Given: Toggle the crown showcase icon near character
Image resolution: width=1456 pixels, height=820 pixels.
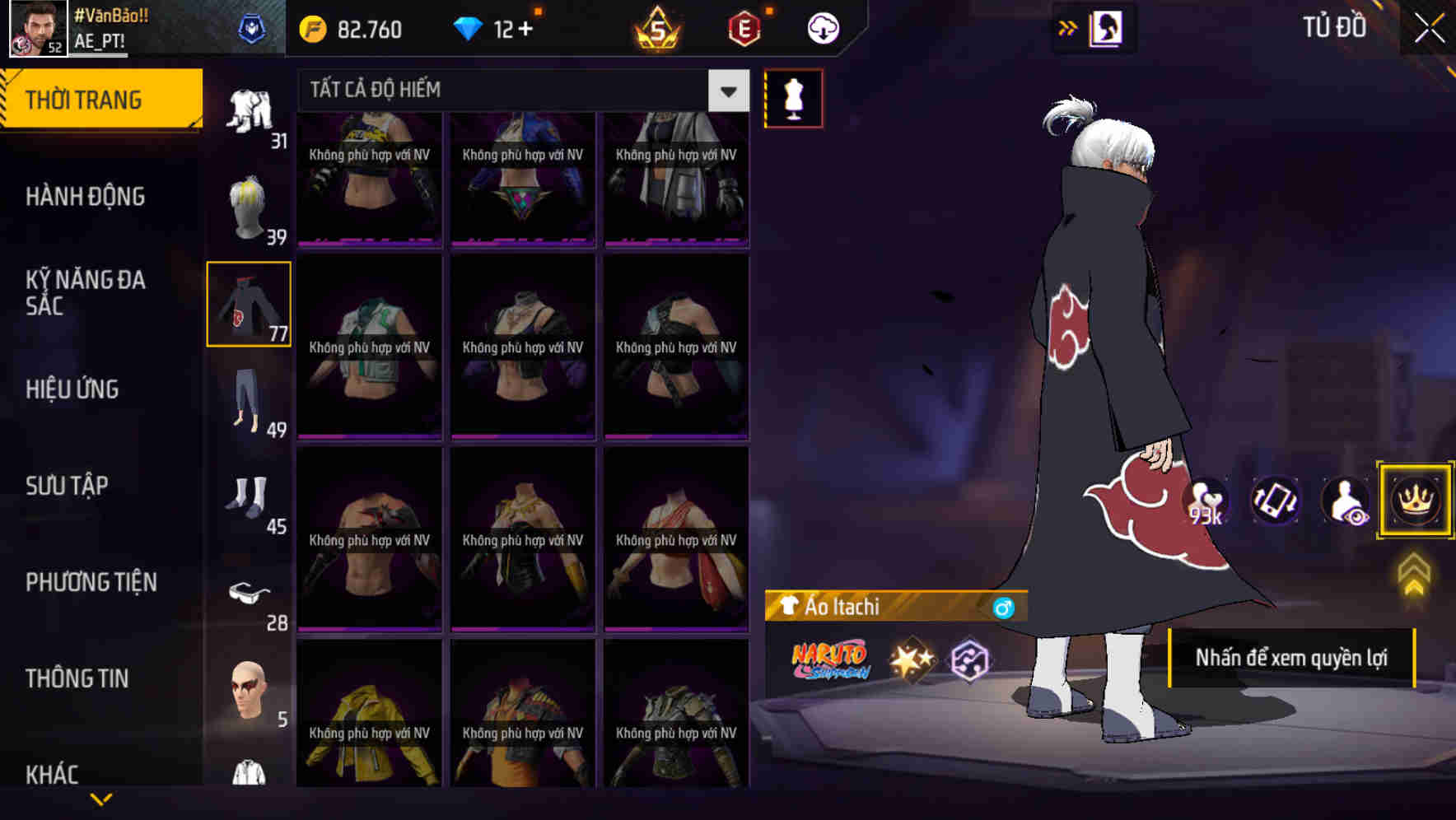Looking at the screenshot, I should (x=1416, y=501).
